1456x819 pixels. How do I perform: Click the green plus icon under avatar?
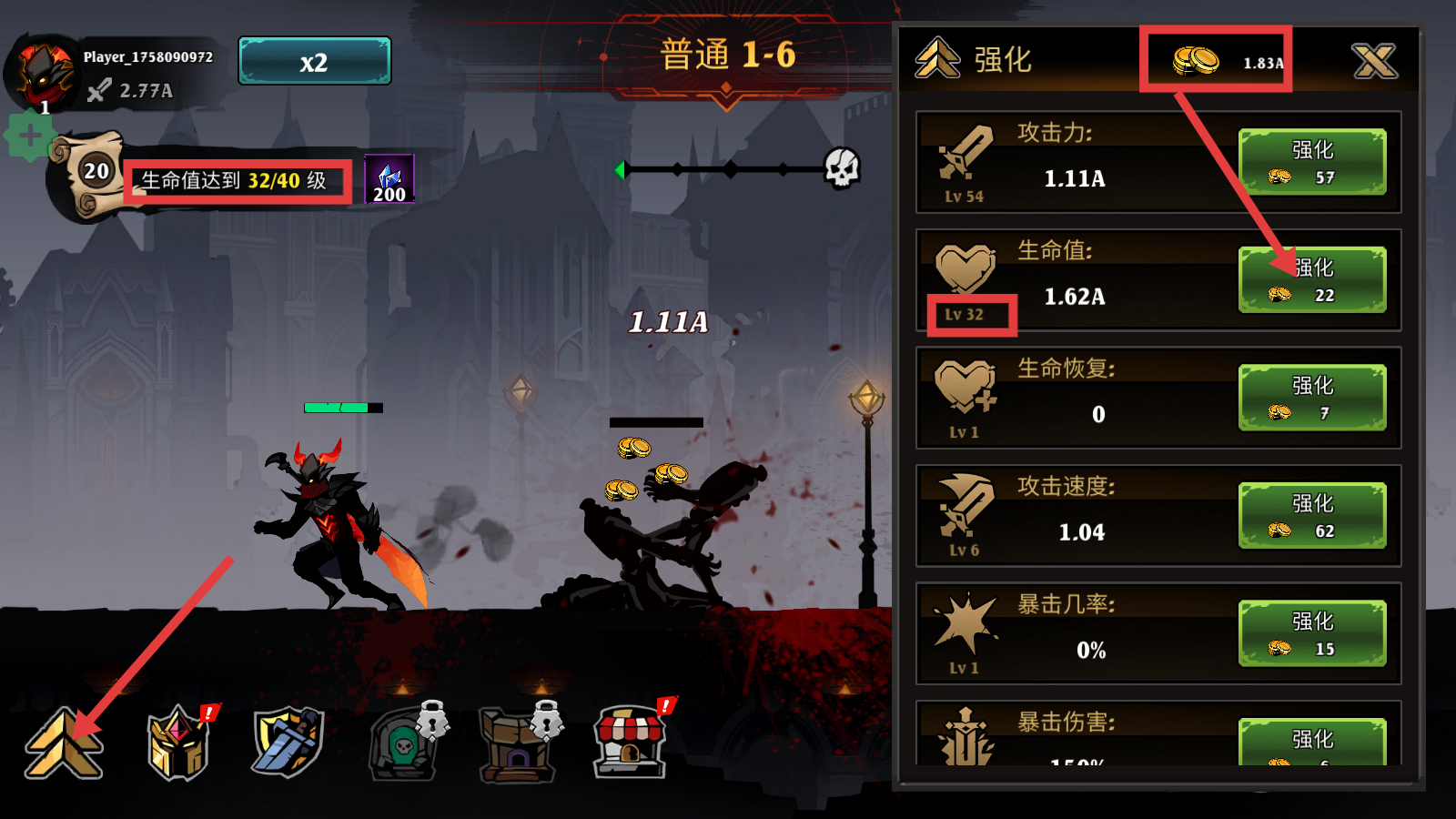30,136
